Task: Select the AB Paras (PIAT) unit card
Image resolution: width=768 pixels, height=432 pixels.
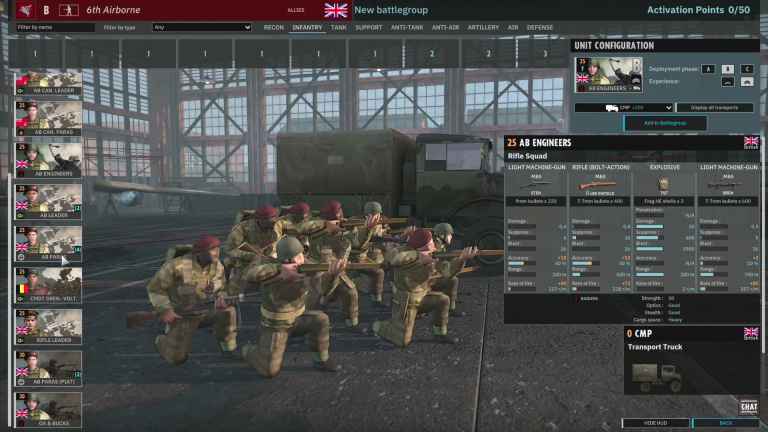Action: point(48,366)
